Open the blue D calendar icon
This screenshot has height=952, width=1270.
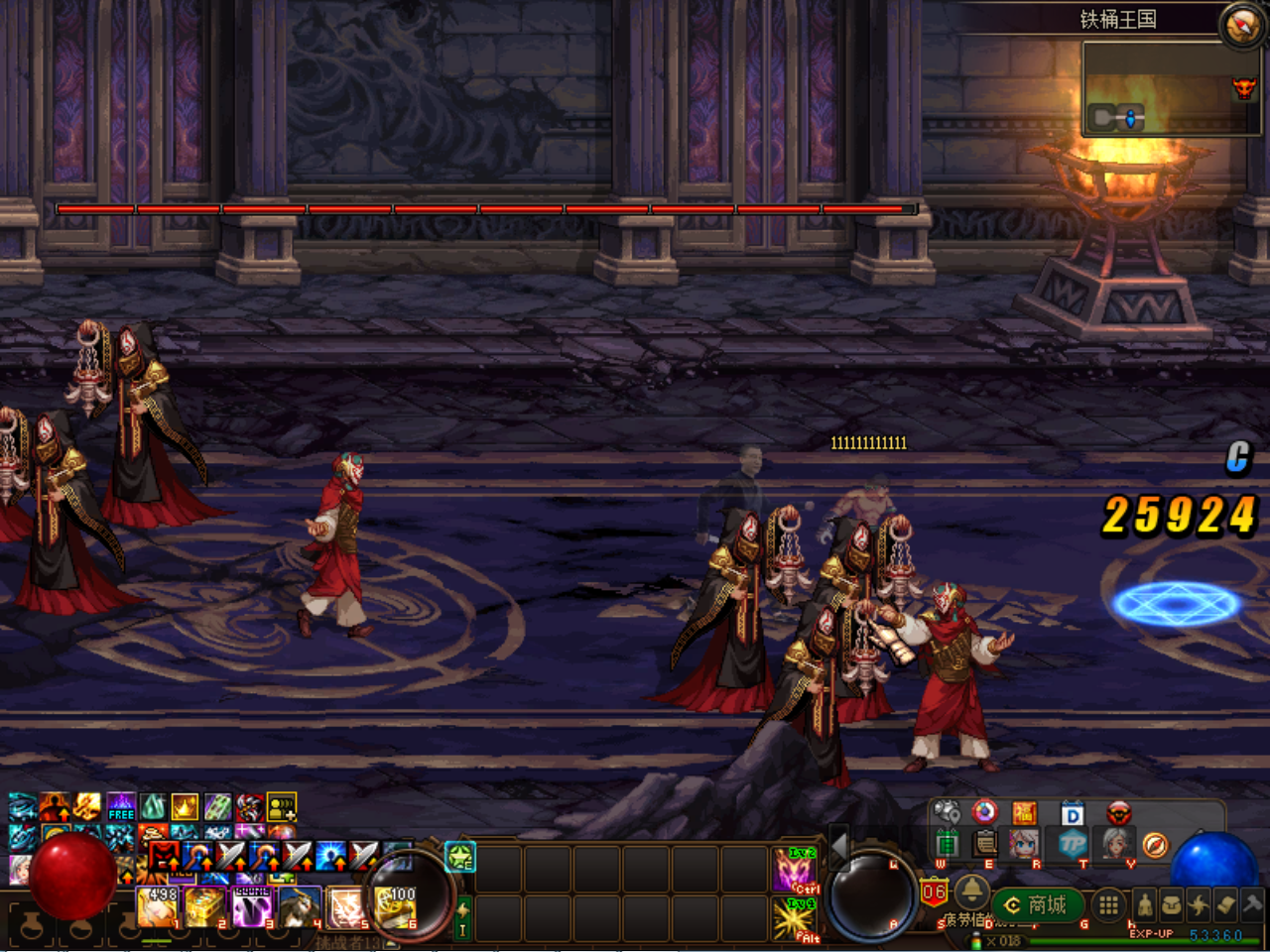[1073, 814]
